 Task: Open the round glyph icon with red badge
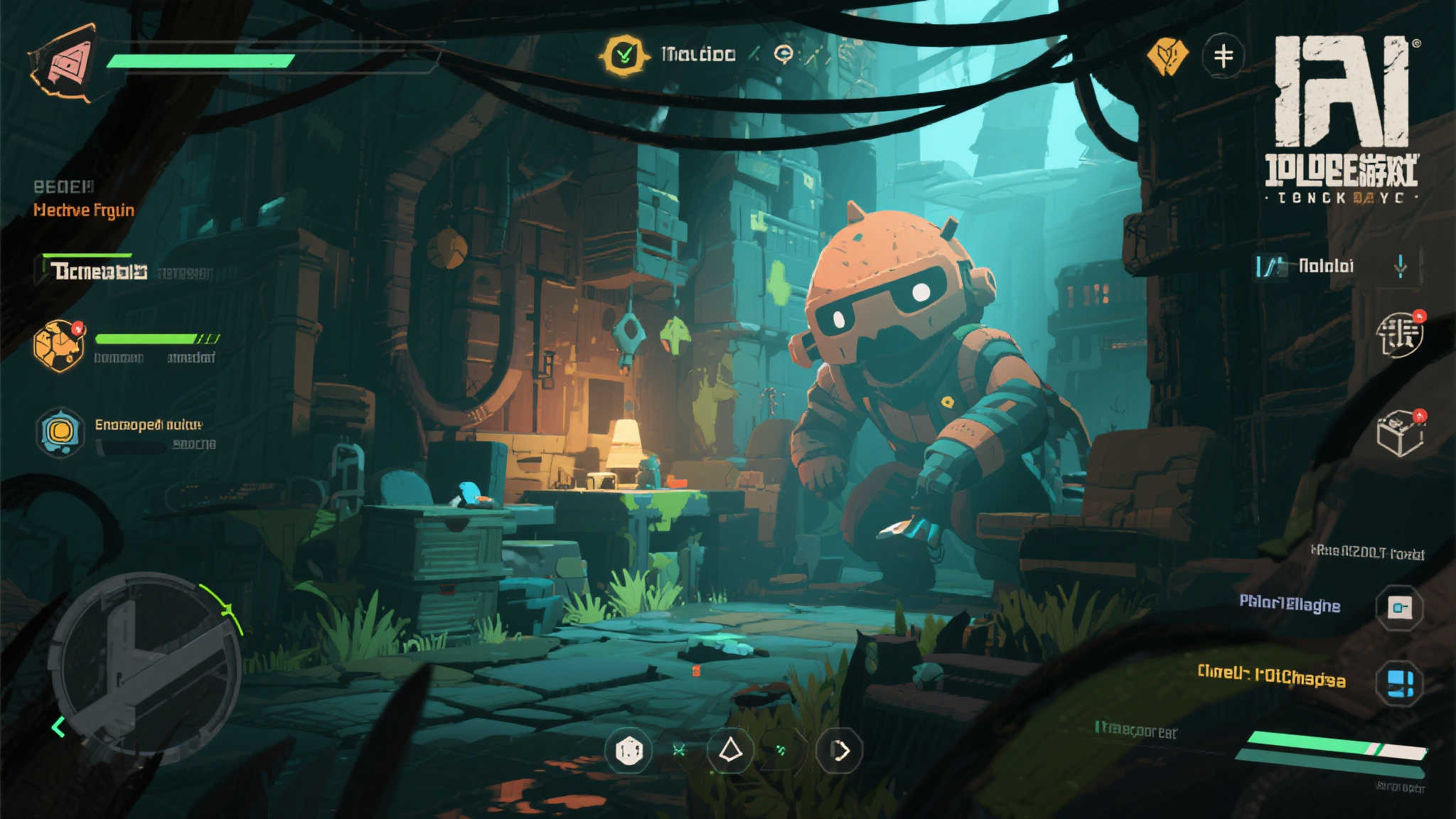tap(1399, 334)
